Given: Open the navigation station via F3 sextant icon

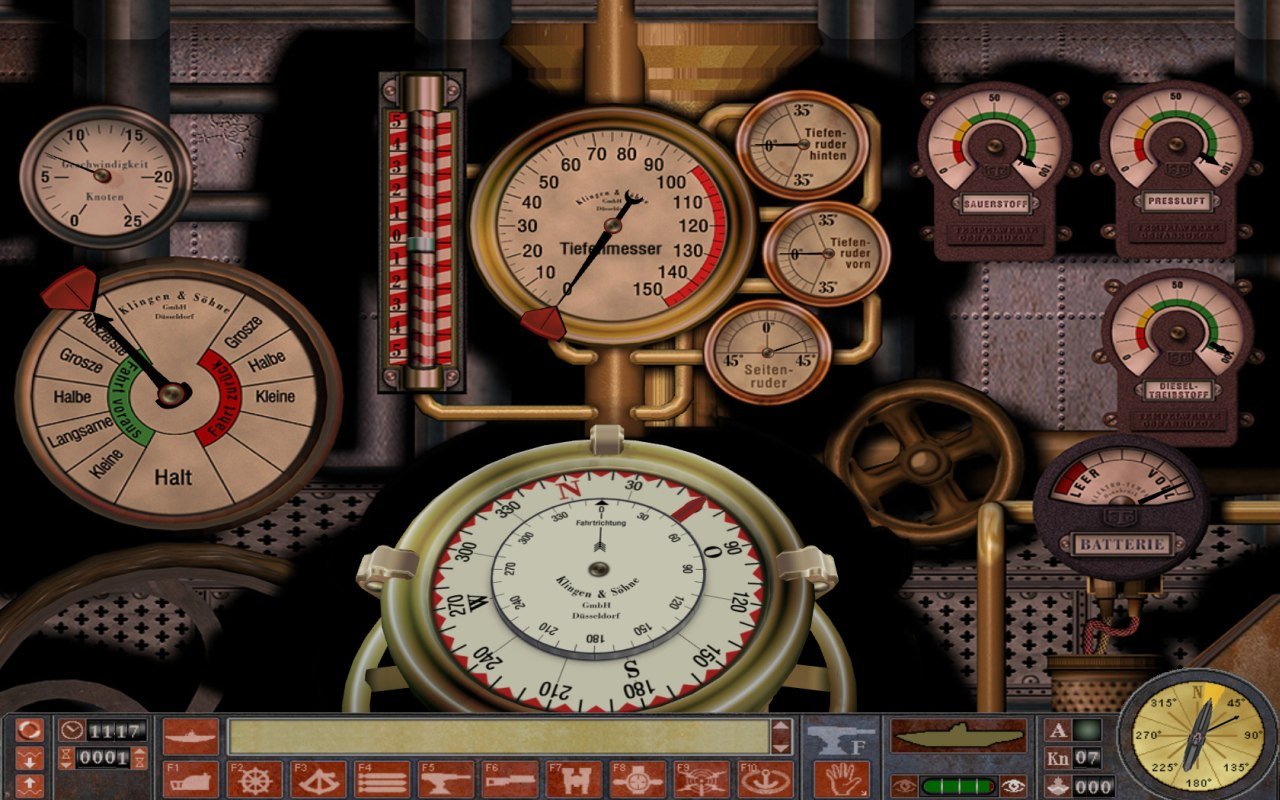Looking at the screenshot, I should [319, 778].
